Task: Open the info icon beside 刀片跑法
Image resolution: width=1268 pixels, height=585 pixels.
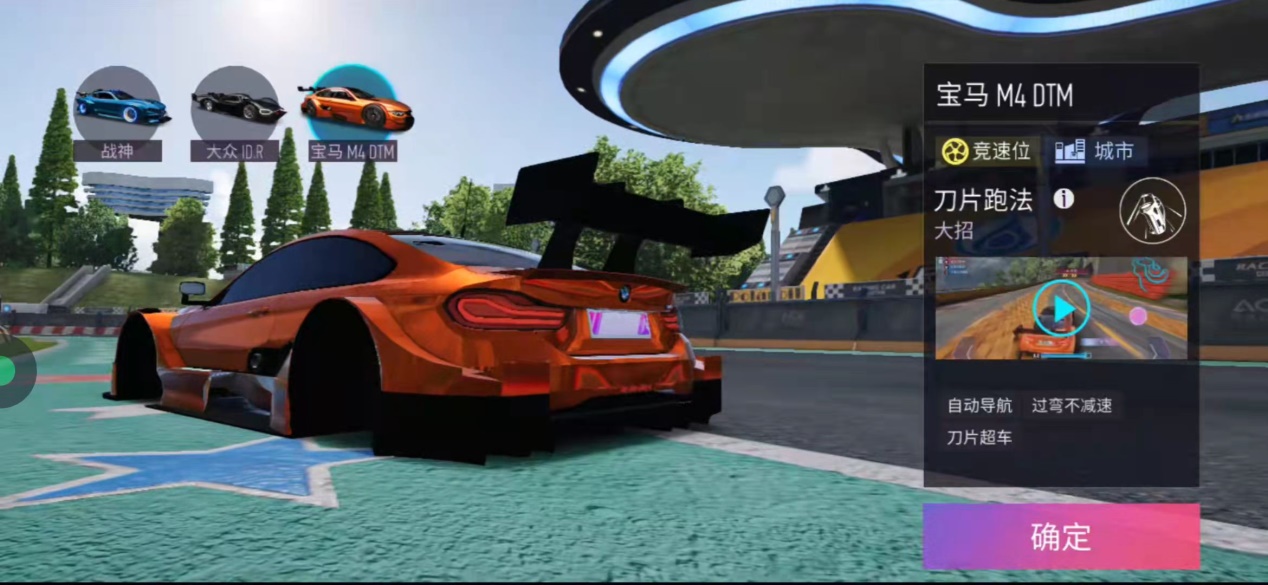Action: (x=1063, y=199)
